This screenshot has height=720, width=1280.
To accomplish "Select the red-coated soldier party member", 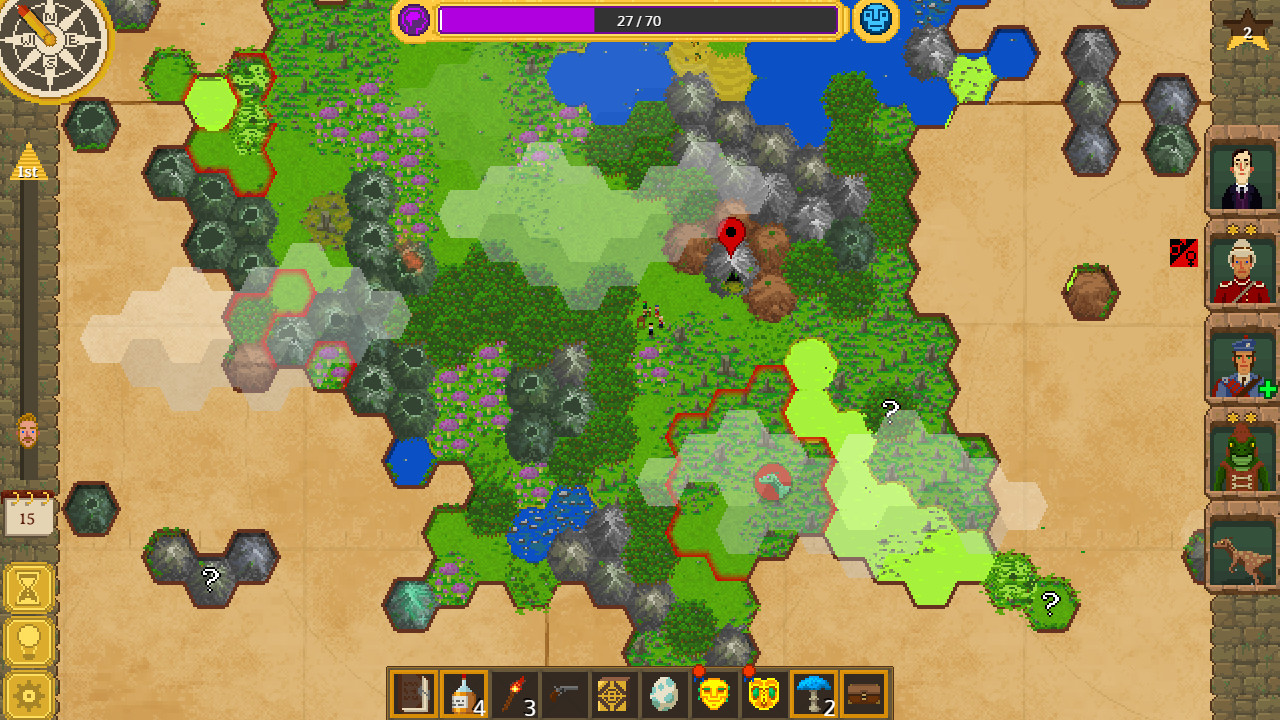I will pyautogui.click(x=1242, y=272).
